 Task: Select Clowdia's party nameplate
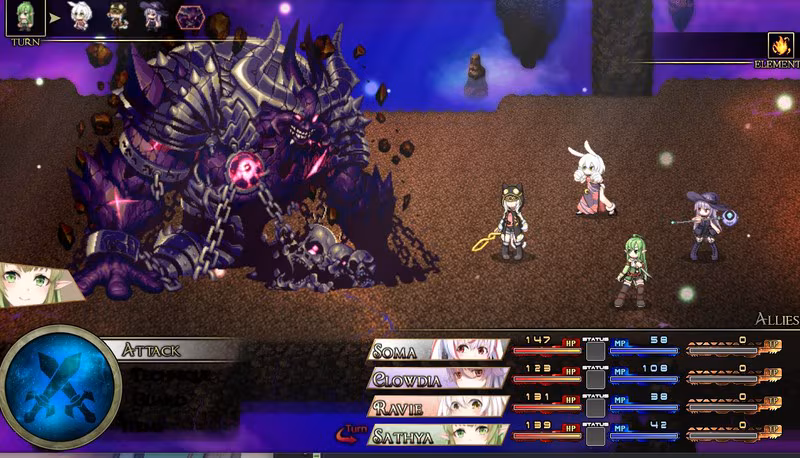pyautogui.click(x=404, y=379)
